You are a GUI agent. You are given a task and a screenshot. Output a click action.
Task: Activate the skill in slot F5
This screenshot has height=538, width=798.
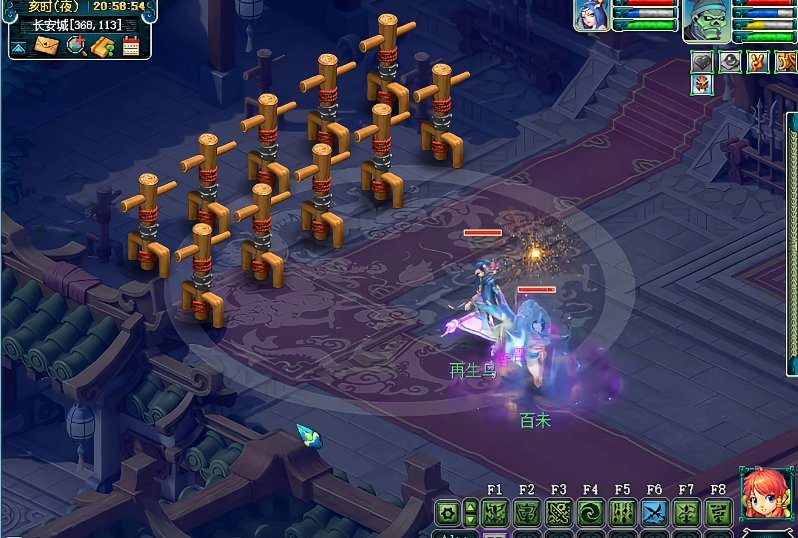[x=623, y=513]
